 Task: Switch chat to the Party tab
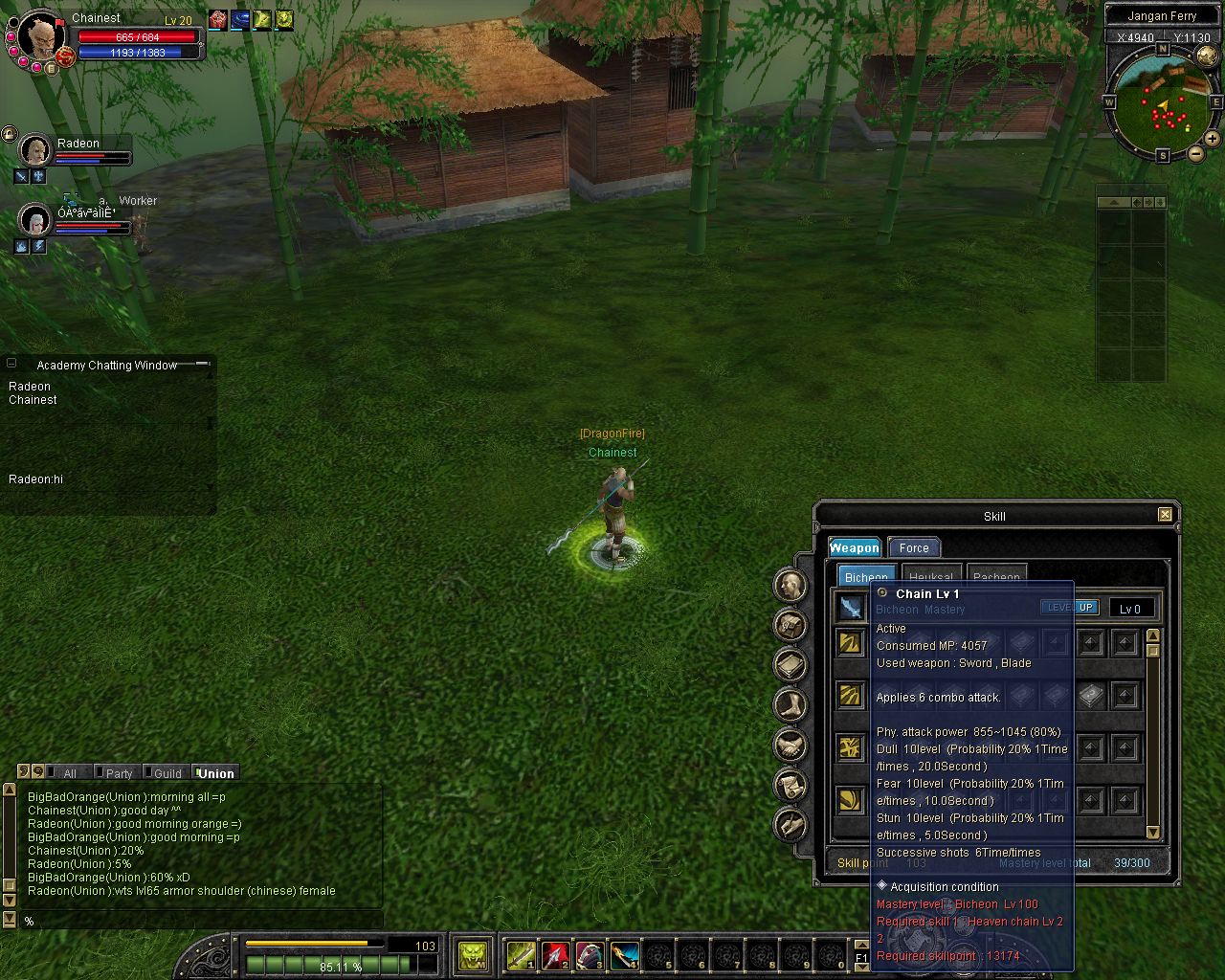[119, 773]
